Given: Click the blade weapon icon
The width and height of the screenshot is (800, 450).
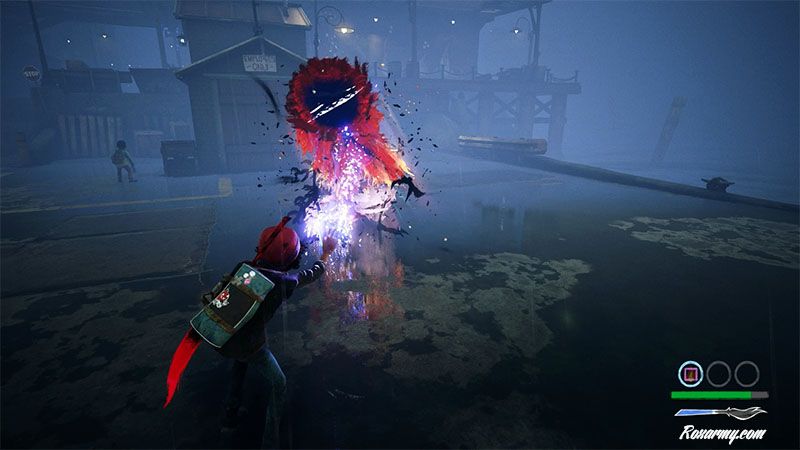Looking at the screenshot, I should [720, 411].
